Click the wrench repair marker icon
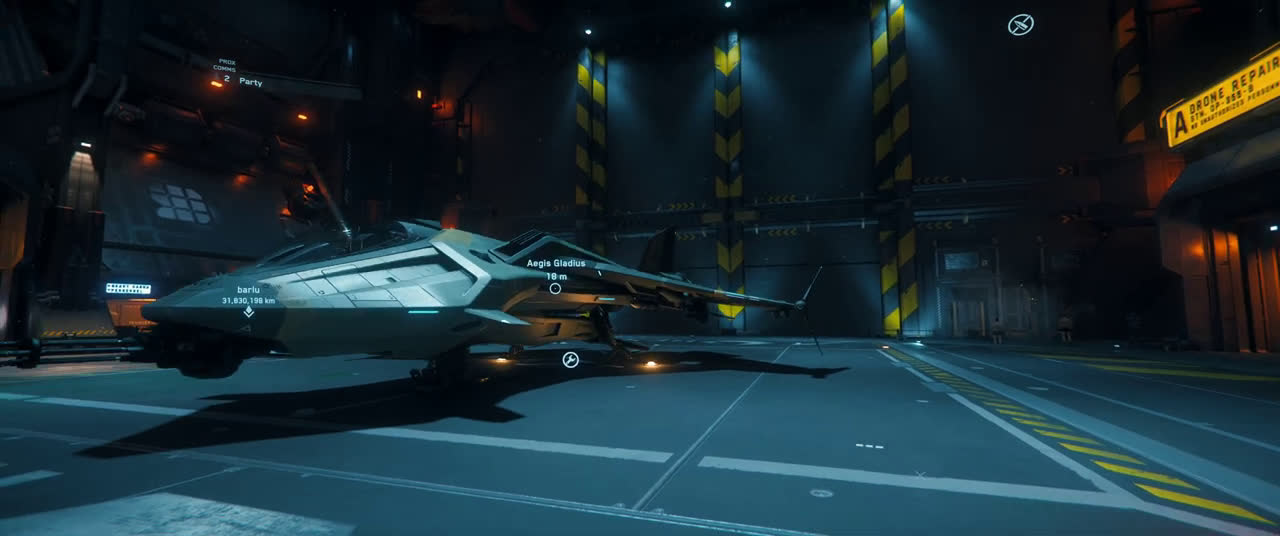 click(570, 360)
